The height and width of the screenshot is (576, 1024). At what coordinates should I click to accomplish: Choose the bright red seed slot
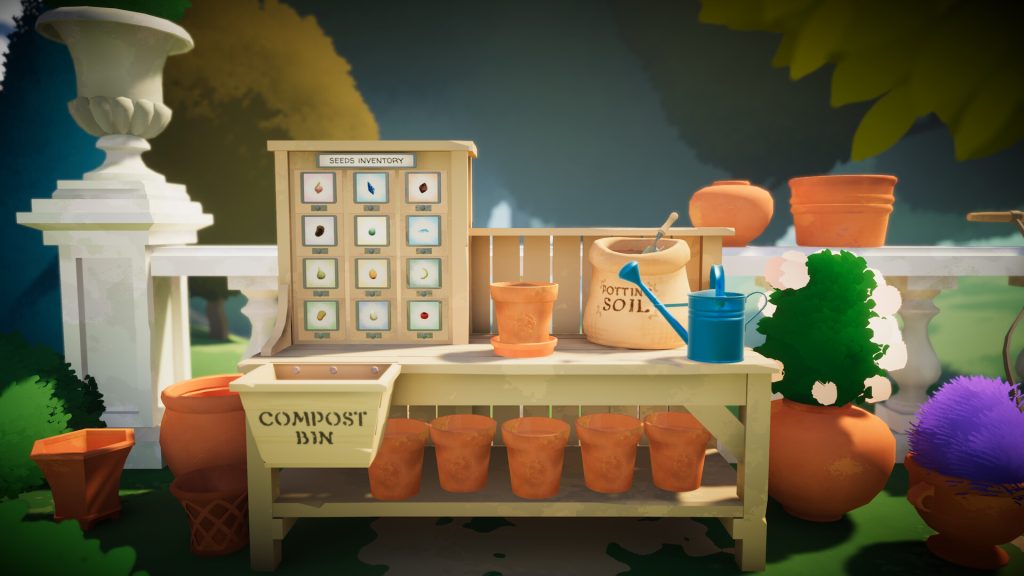tap(423, 315)
